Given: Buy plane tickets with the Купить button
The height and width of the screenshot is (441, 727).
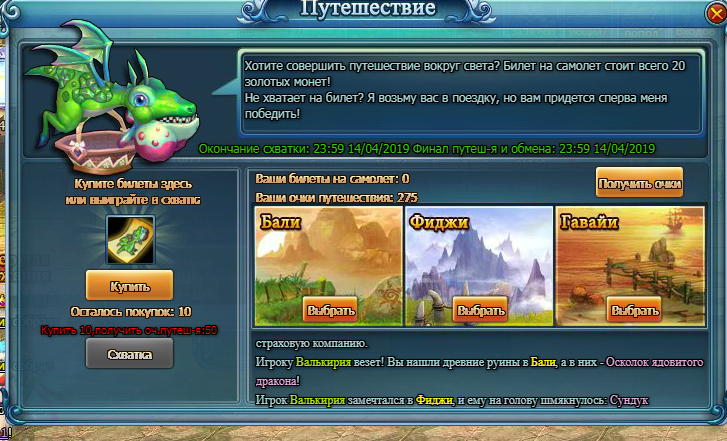Looking at the screenshot, I should pyautogui.click(x=129, y=286).
